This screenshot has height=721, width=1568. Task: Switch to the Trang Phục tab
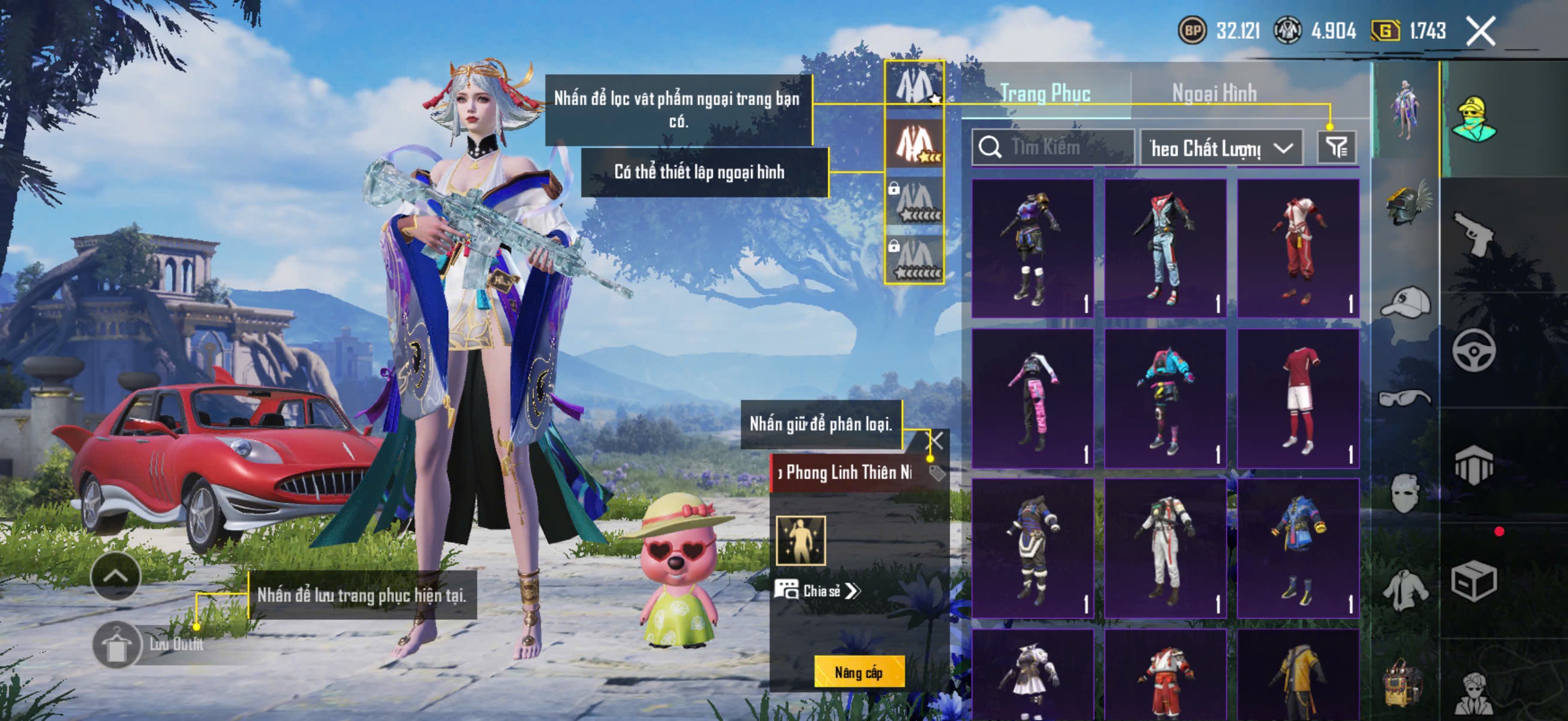pyautogui.click(x=1045, y=93)
